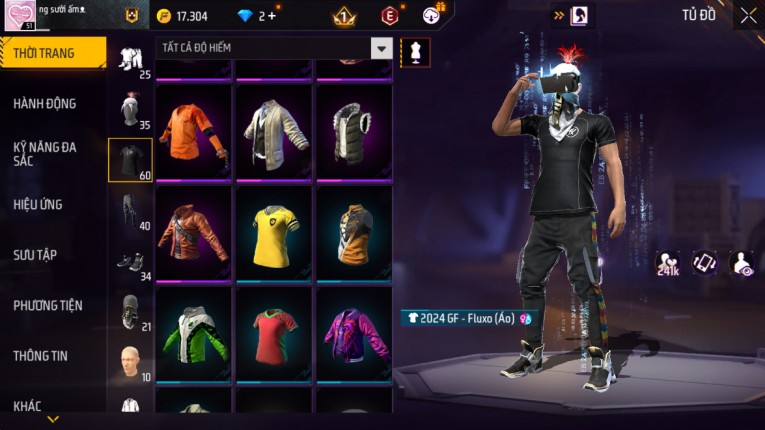Image resolution: width=765 pixels, height=430 pixels.
Task: Click the eye icon to hide character interface
Action: (x=740, y=263)
